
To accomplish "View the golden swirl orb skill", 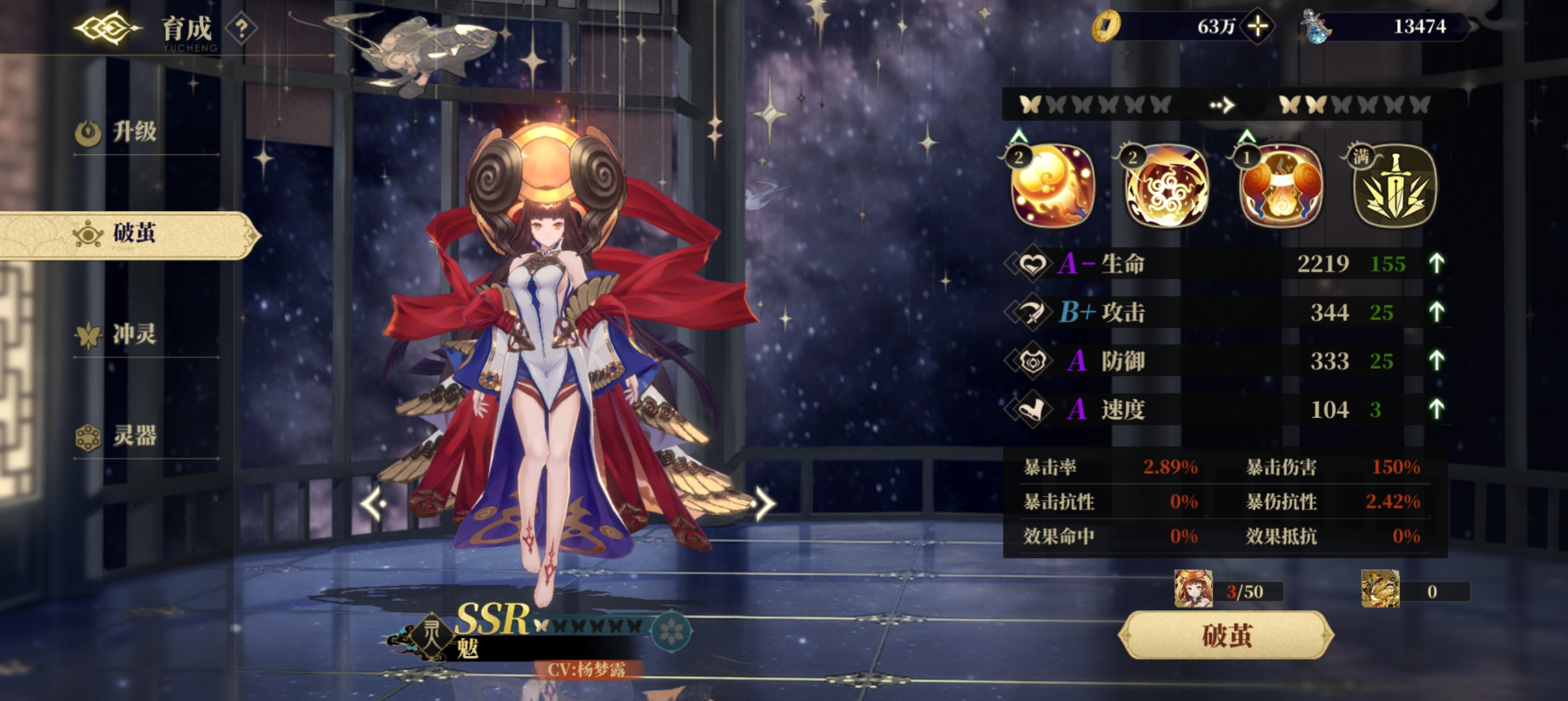I will tap(1052, 186).
